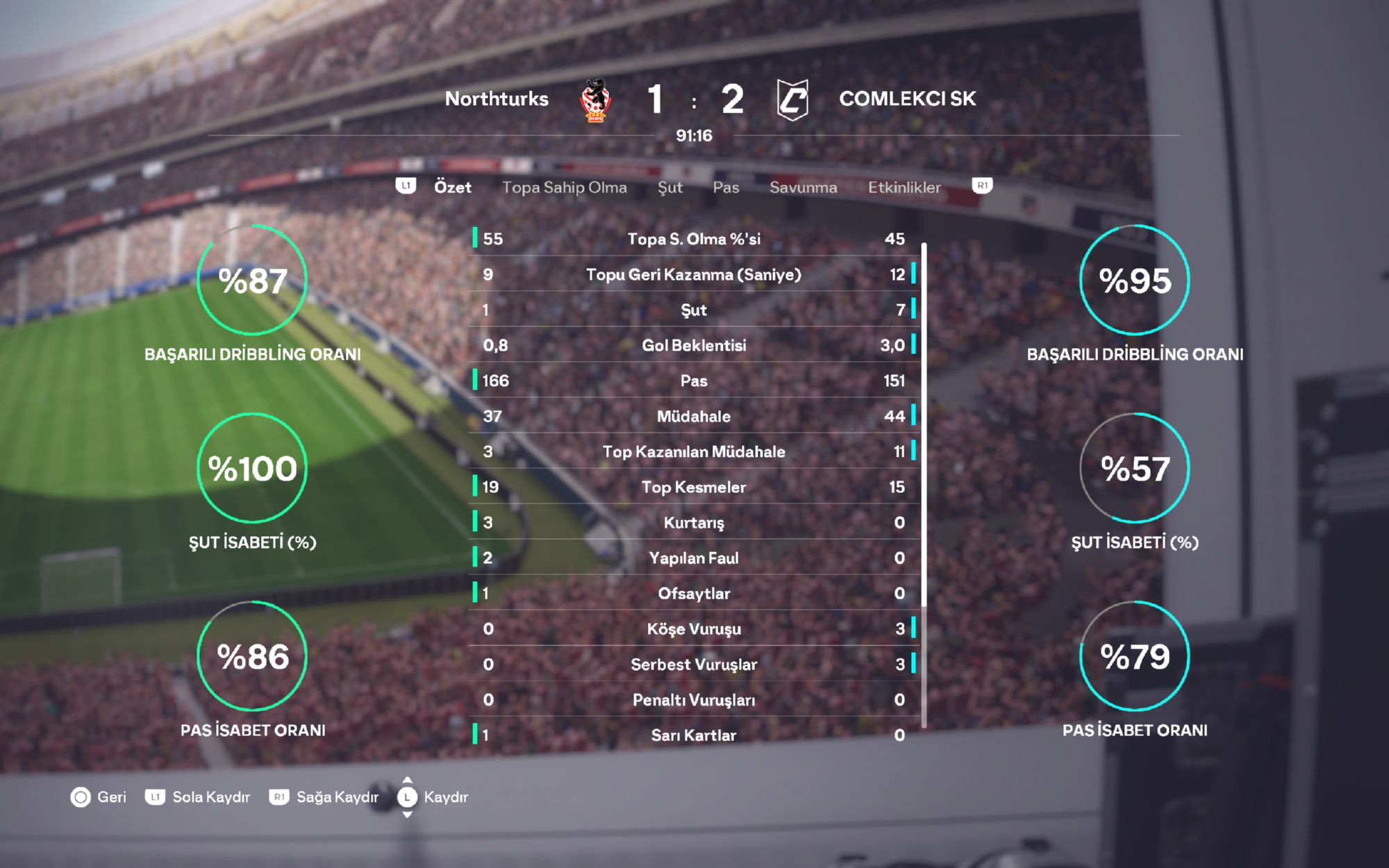Choose the Top Kesmeler stat row
This screenshot has width=1389, height=868.
pos(694,487)
